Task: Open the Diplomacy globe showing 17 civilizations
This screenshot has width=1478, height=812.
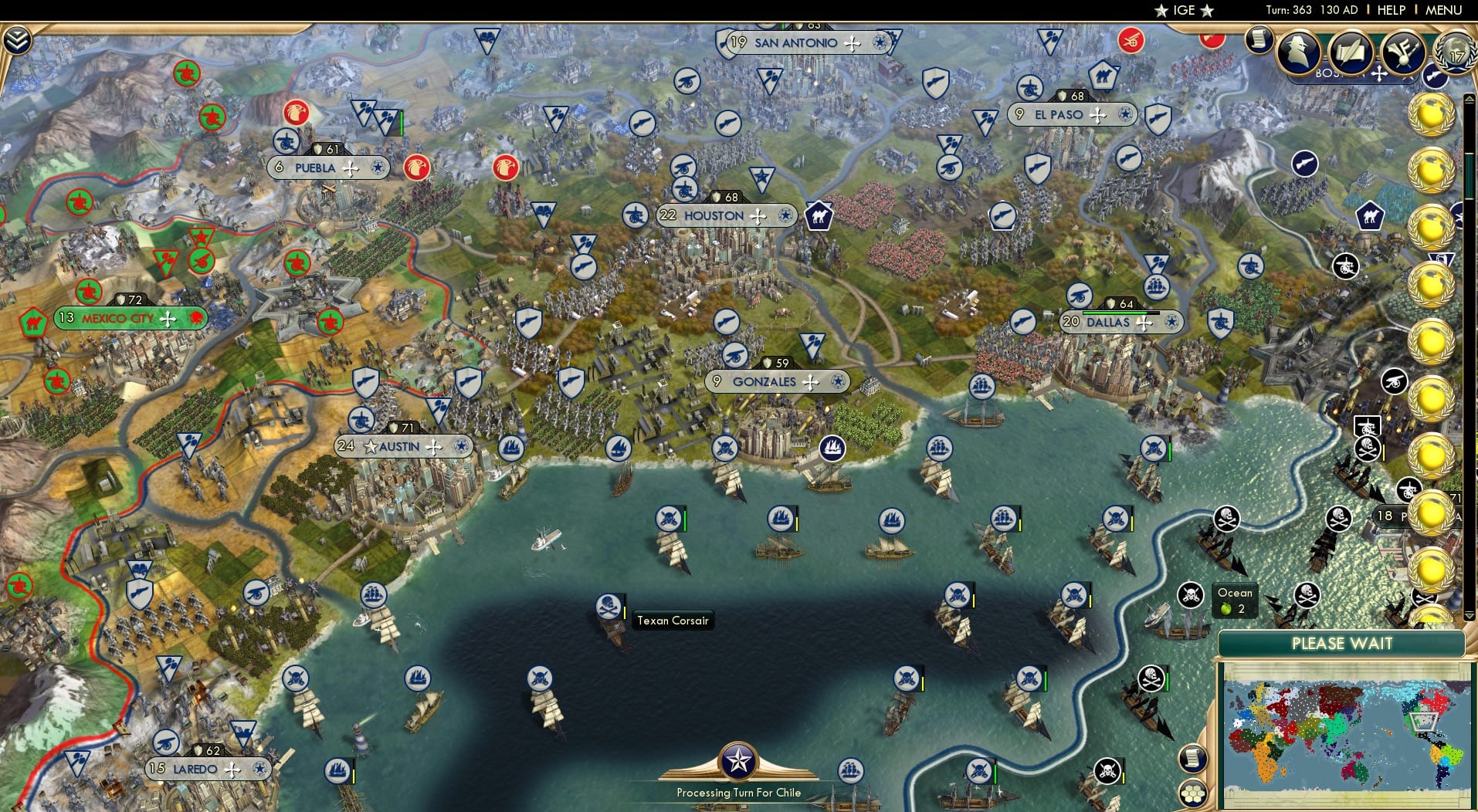Action: click(1453, 54)
